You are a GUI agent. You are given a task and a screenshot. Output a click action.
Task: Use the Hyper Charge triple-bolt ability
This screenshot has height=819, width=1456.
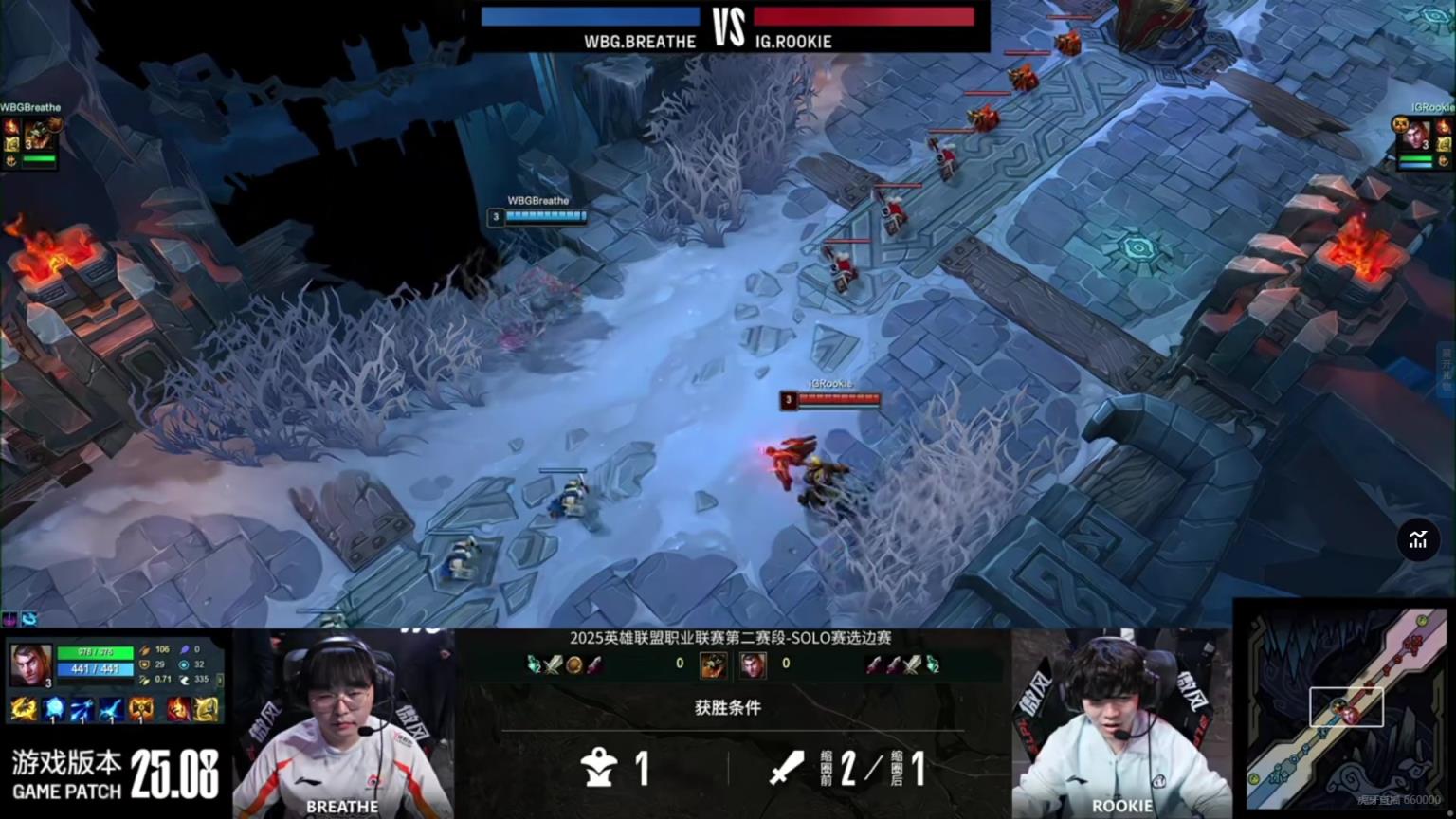82,709
